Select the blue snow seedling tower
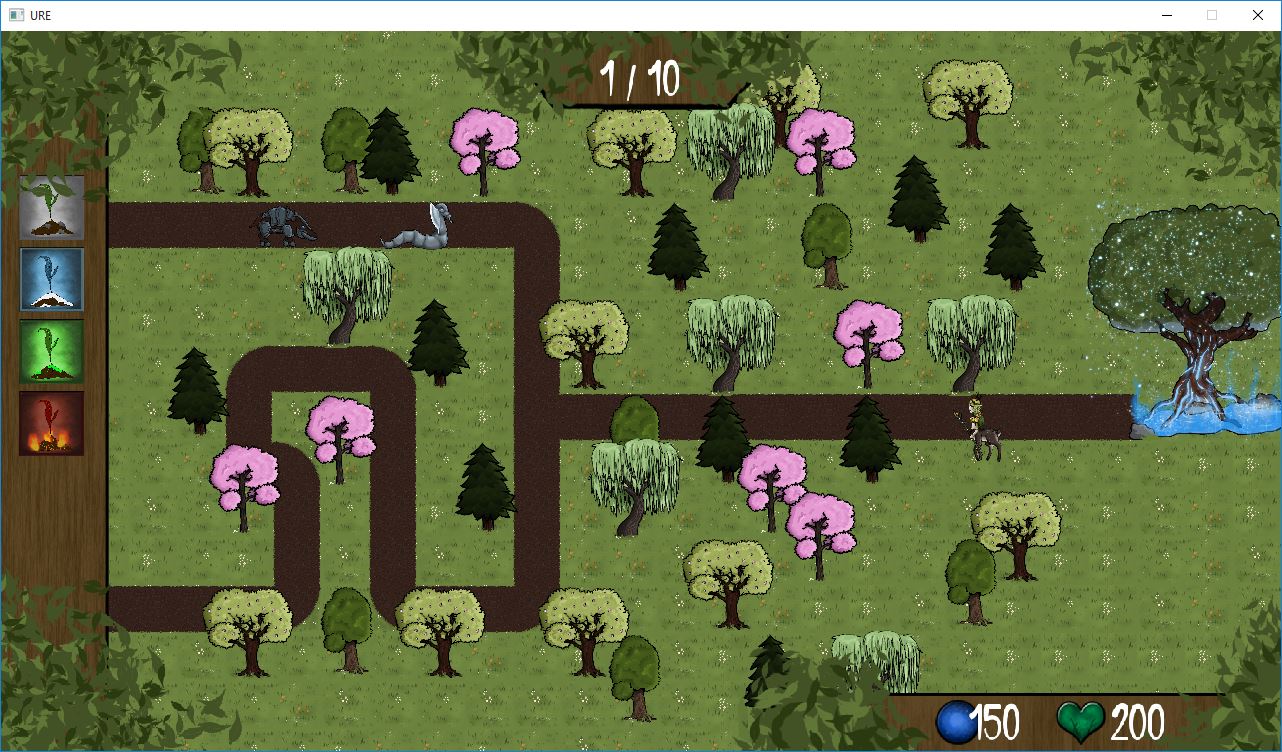1282x752 pixels. pos(51,281)
